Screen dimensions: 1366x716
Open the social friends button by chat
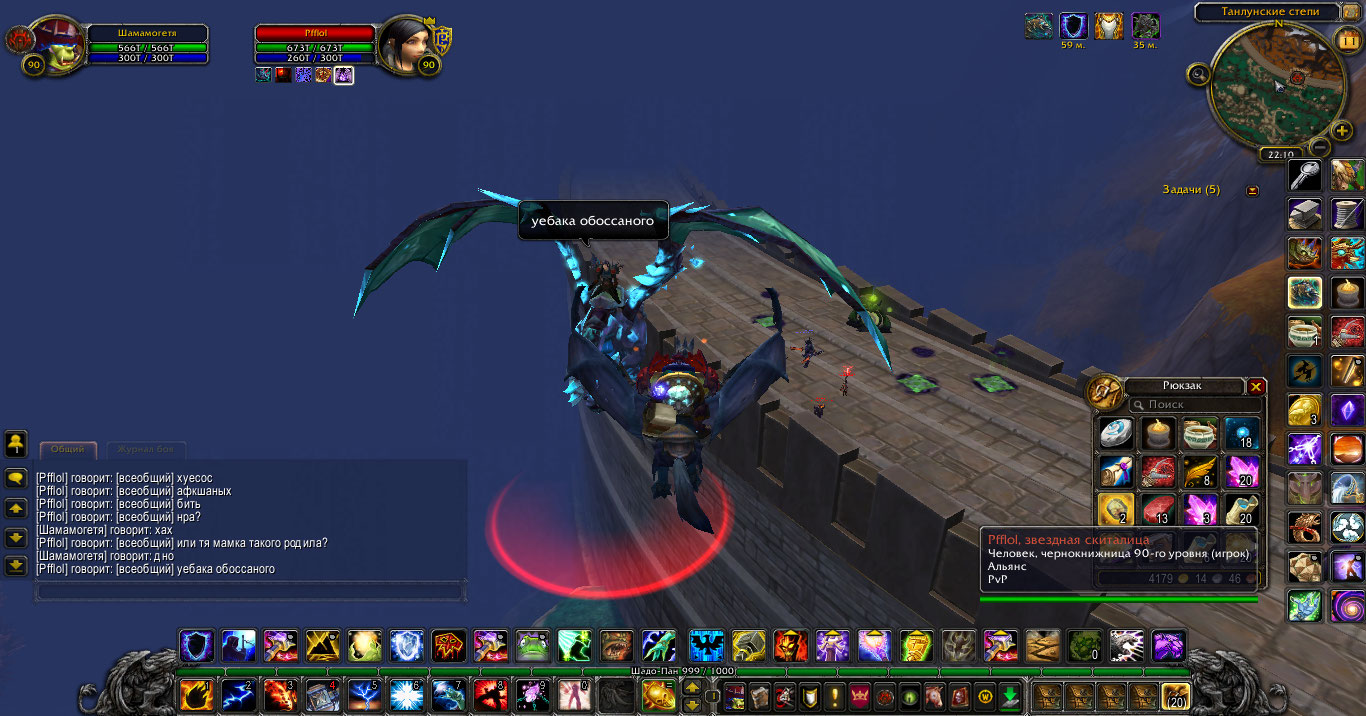click(16, 442)
